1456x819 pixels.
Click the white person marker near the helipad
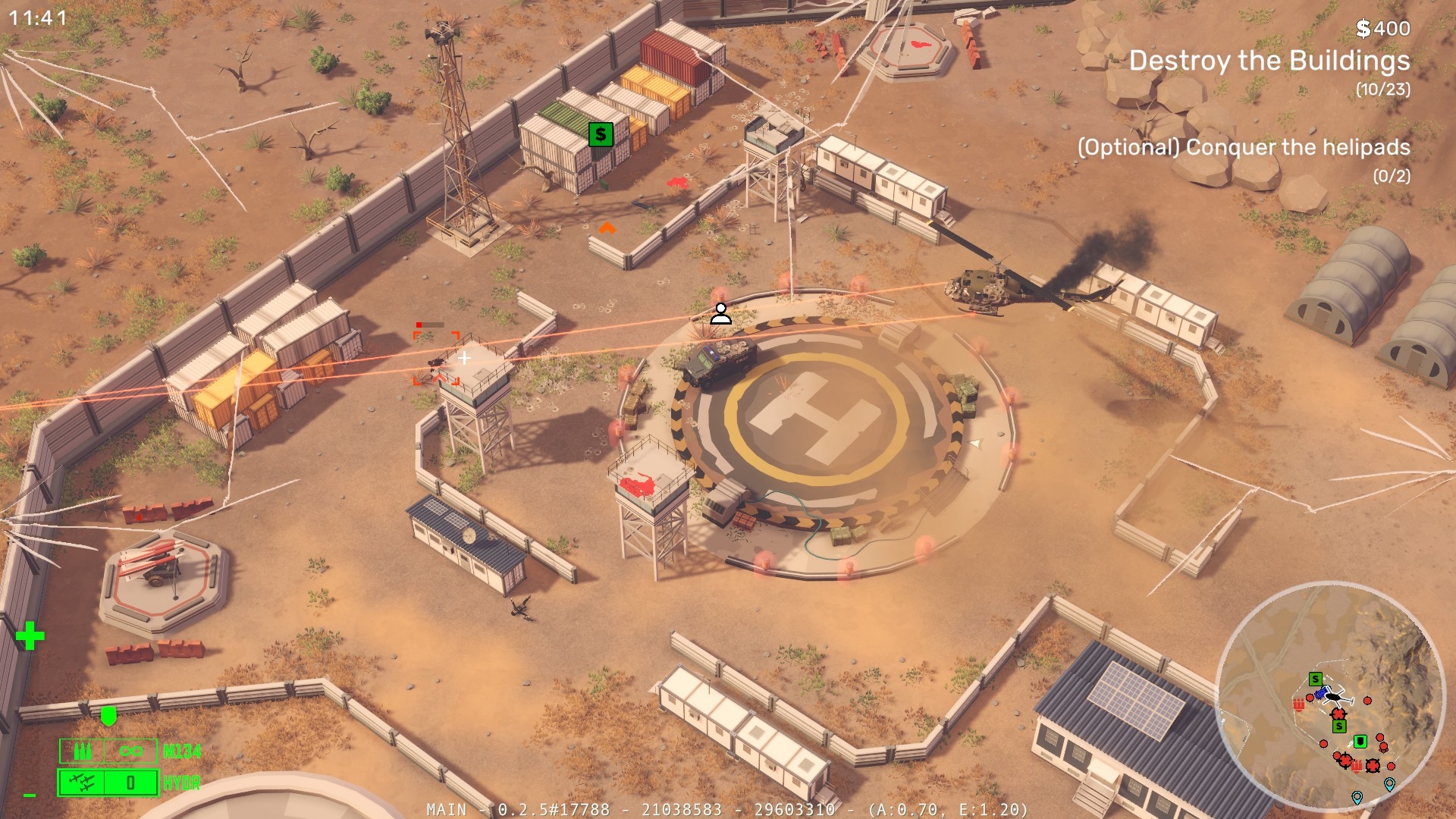[x=720, y=313]
